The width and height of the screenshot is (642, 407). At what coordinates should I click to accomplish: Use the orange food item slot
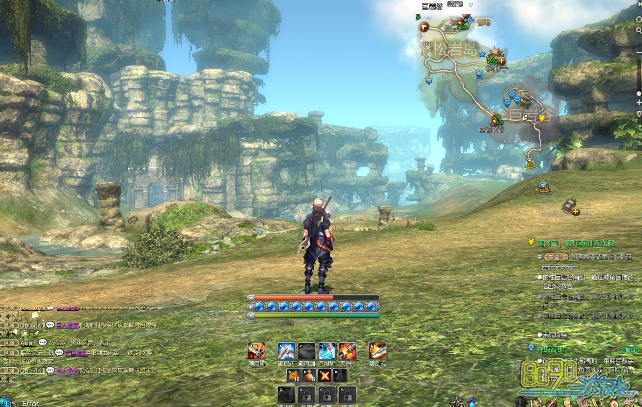[294, 375]
